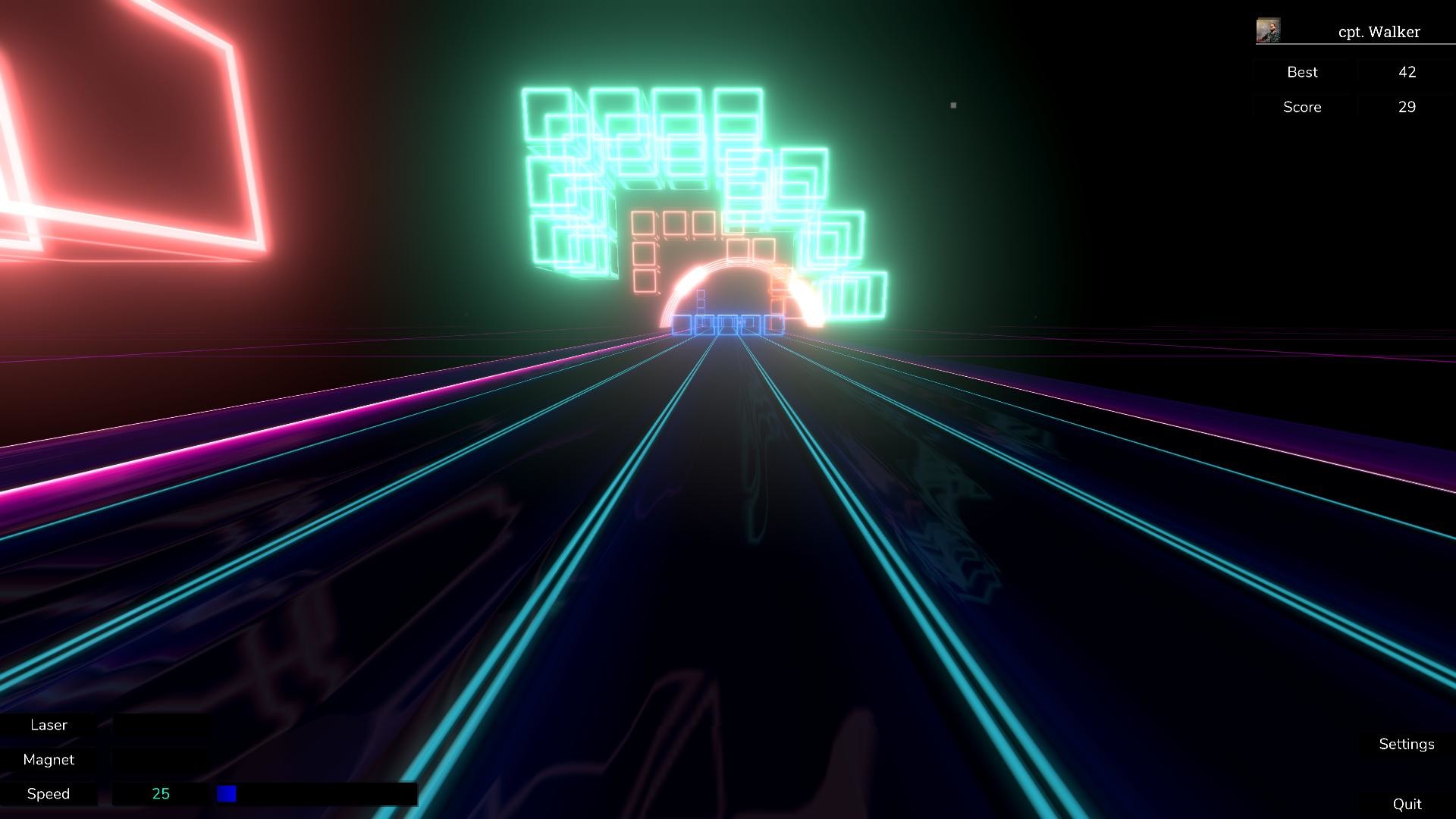This screenshot has height=819, width=1456.
Task: Click the player name cpt. Walker
Action: pos(1379,32)
